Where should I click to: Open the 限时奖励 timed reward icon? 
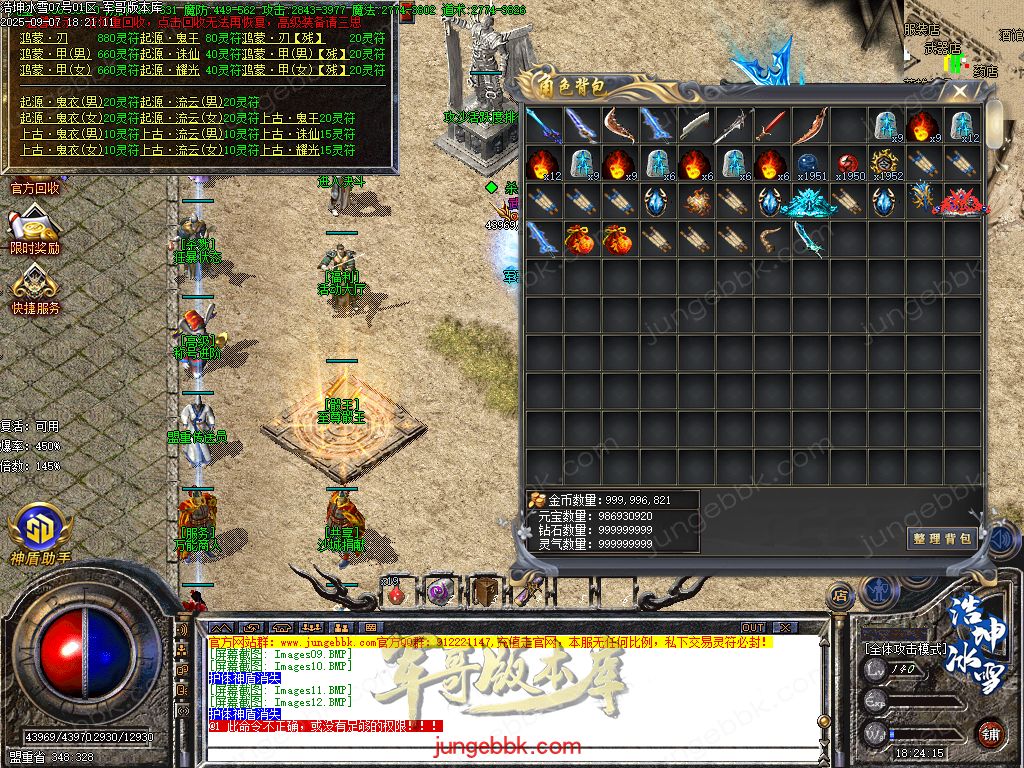[x=35, y=230]
